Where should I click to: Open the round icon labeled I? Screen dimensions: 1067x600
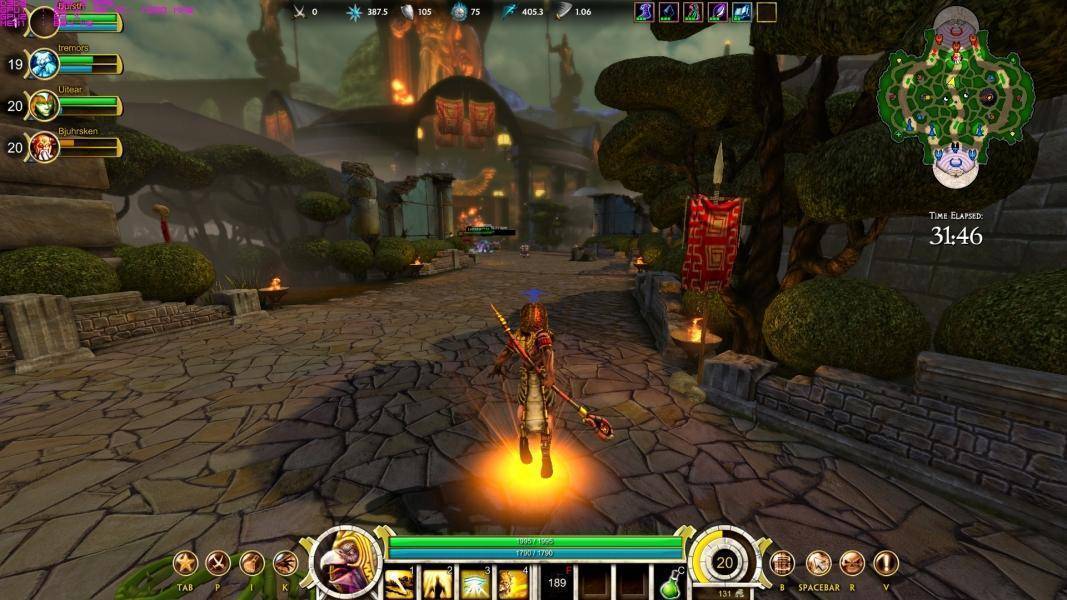pos(252,563)
